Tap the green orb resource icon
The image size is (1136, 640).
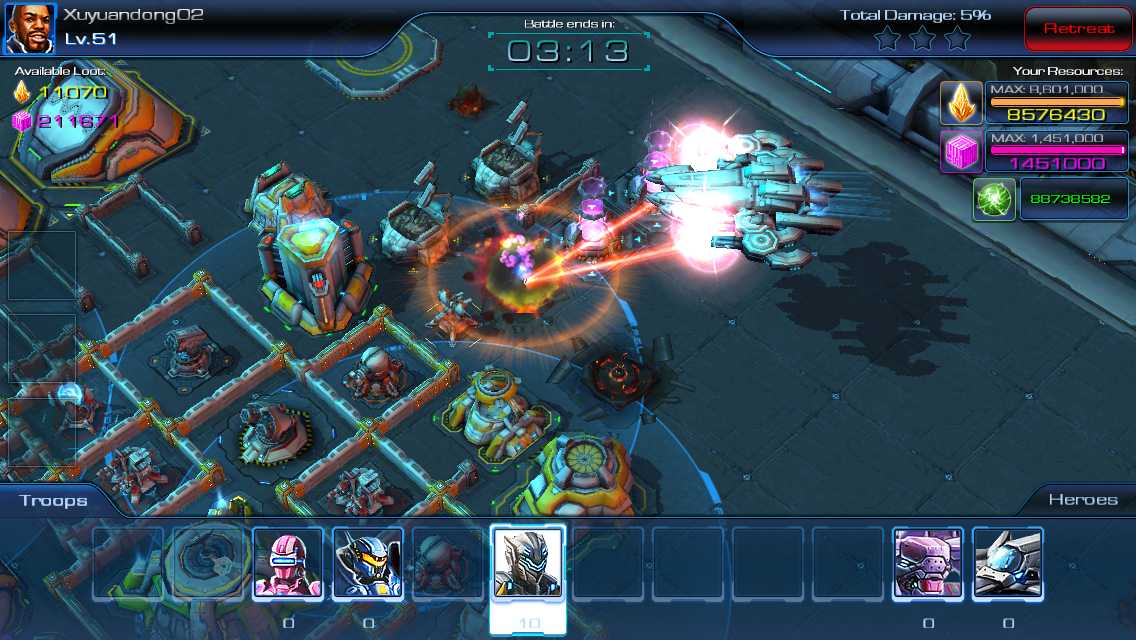994,199
